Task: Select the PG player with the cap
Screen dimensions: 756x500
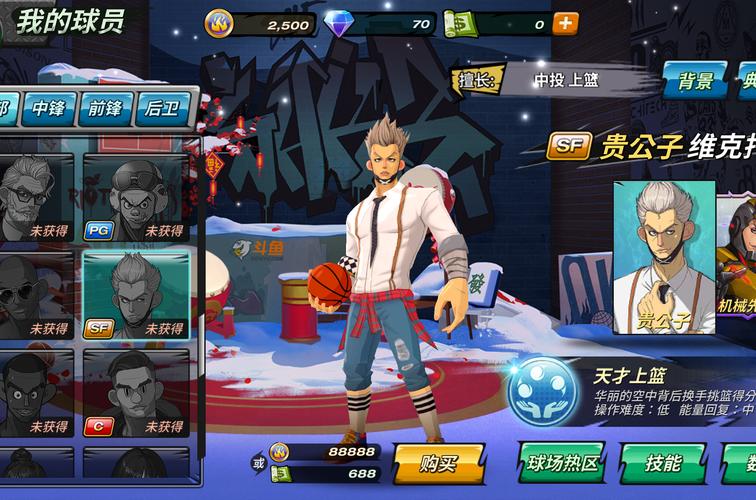Action: click(136, 197)
